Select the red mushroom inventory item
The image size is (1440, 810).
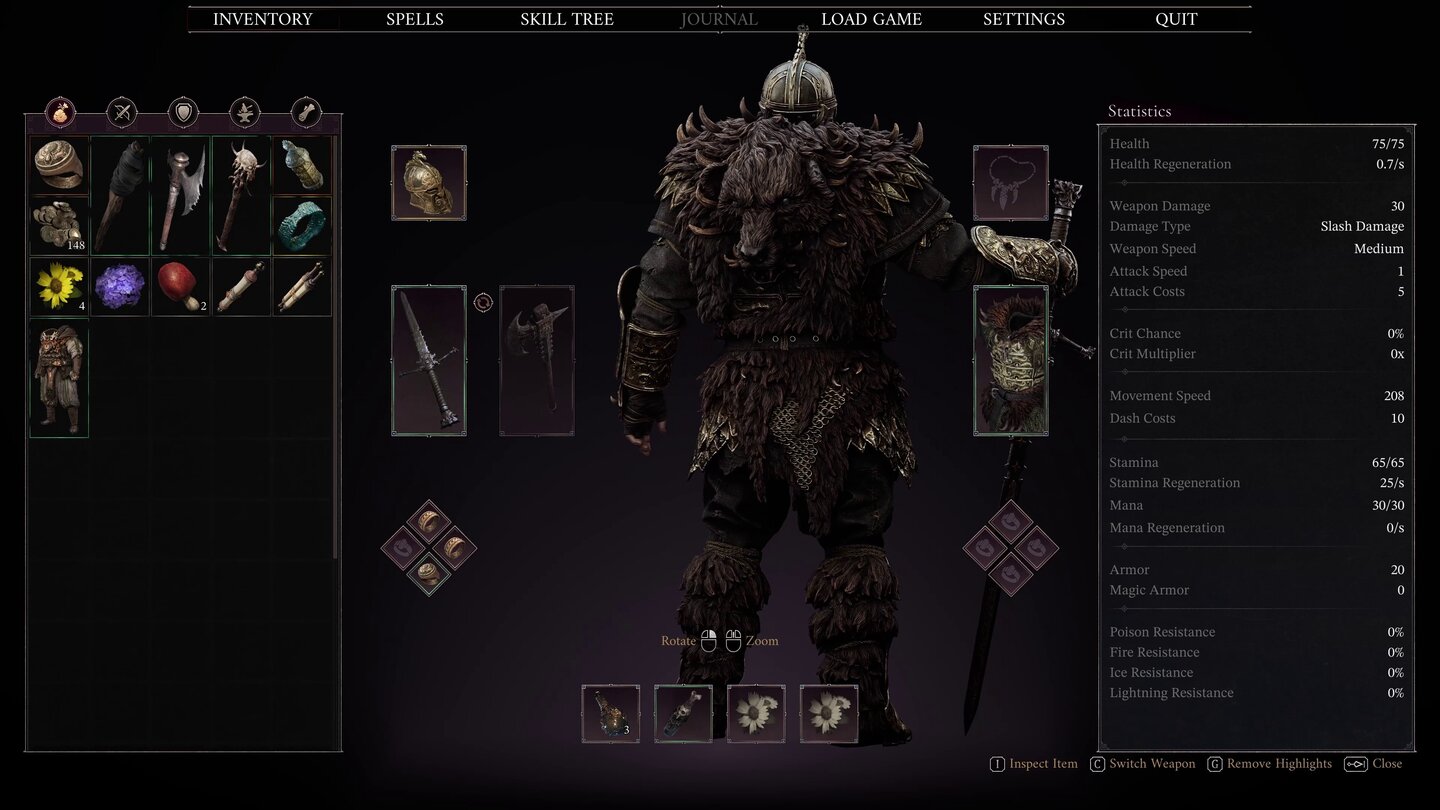pyautogui.click(x=180, y=287)
